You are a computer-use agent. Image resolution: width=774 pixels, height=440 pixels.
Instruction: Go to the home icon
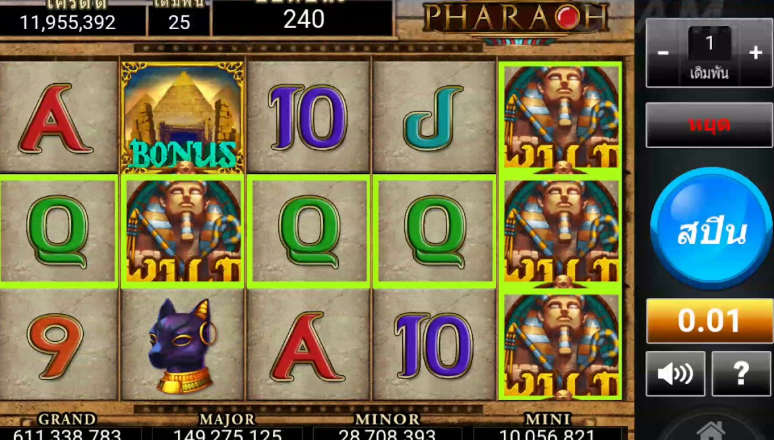pyautogui.click(x=710, y=431)
